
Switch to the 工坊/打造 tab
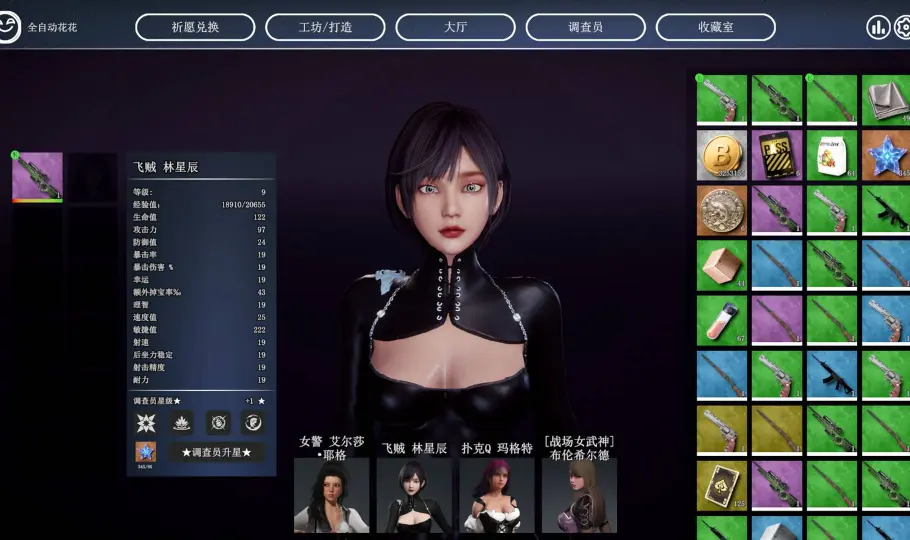(325, 27)
